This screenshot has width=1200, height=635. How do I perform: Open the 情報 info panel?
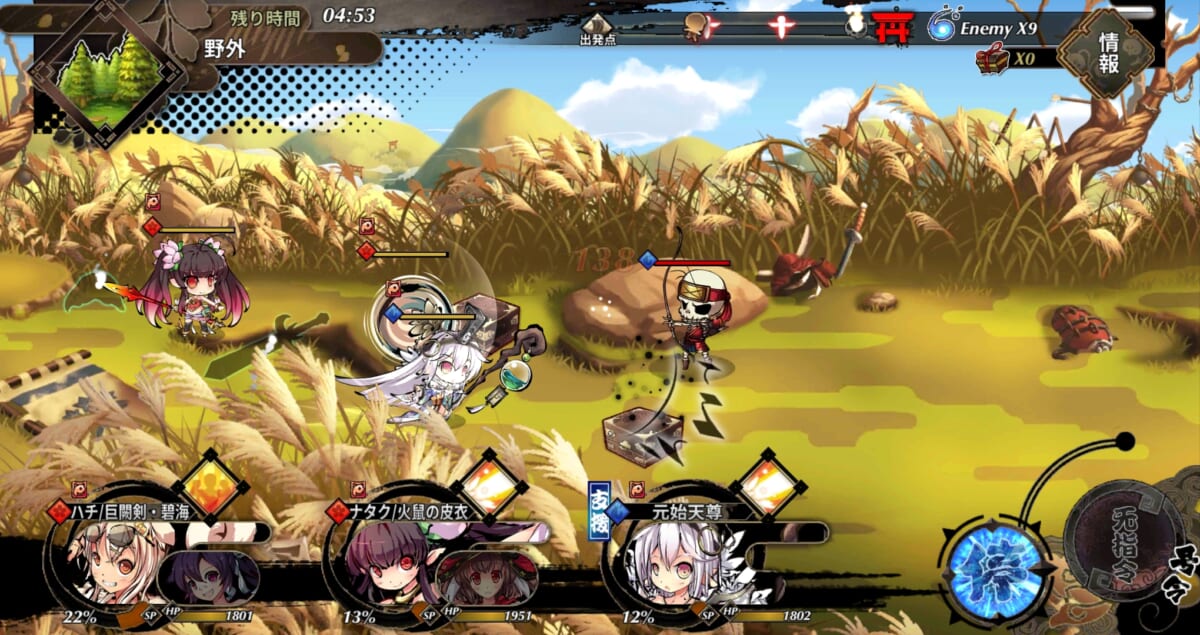pos(1107,52)
